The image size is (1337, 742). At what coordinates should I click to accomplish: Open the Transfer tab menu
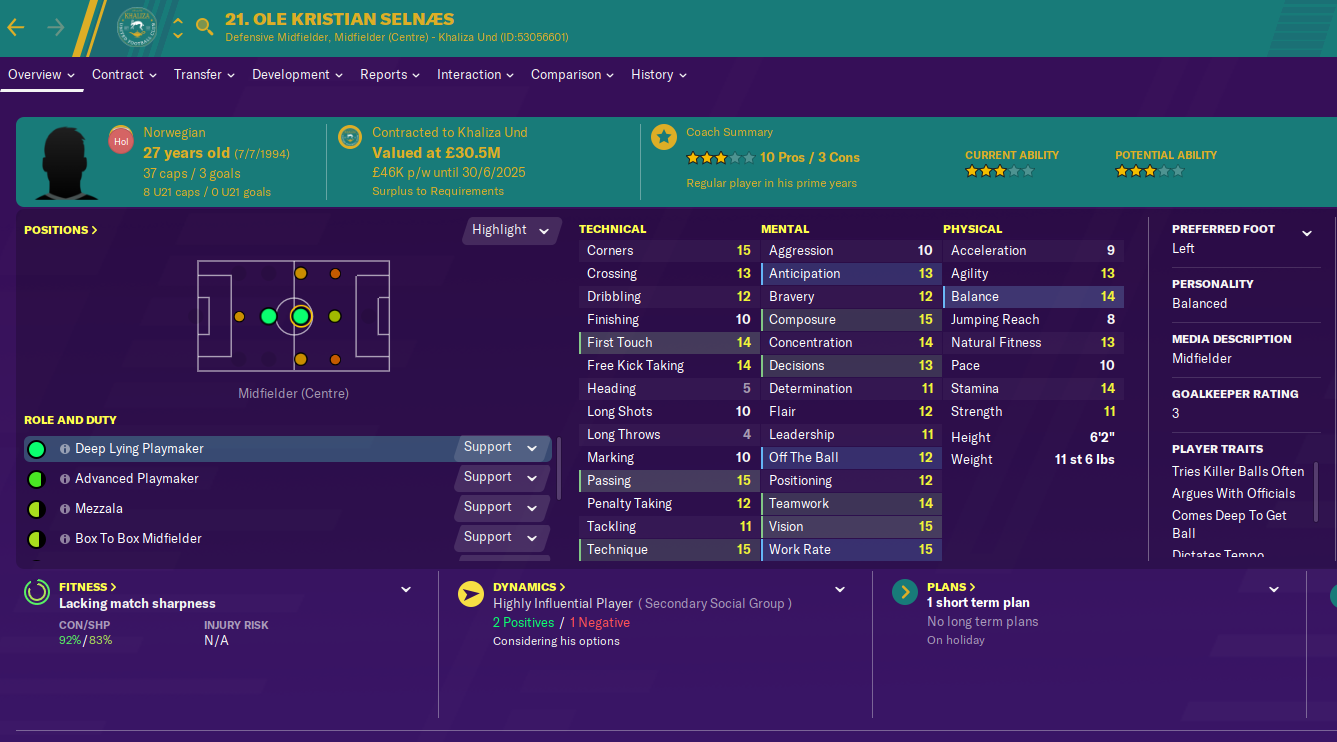pyautogui.click(x=204, y=75)
